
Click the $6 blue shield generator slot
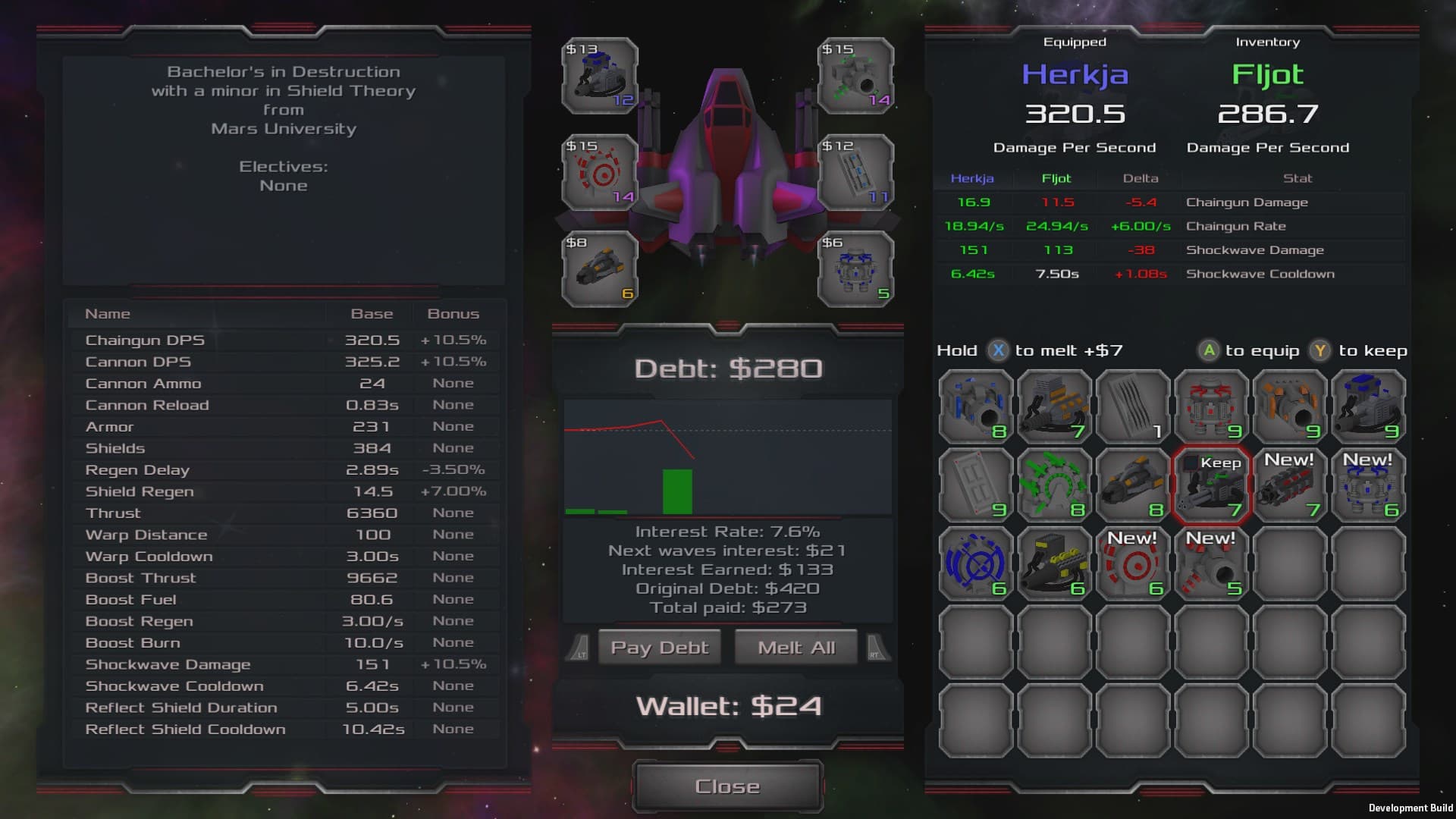(855, 269)
